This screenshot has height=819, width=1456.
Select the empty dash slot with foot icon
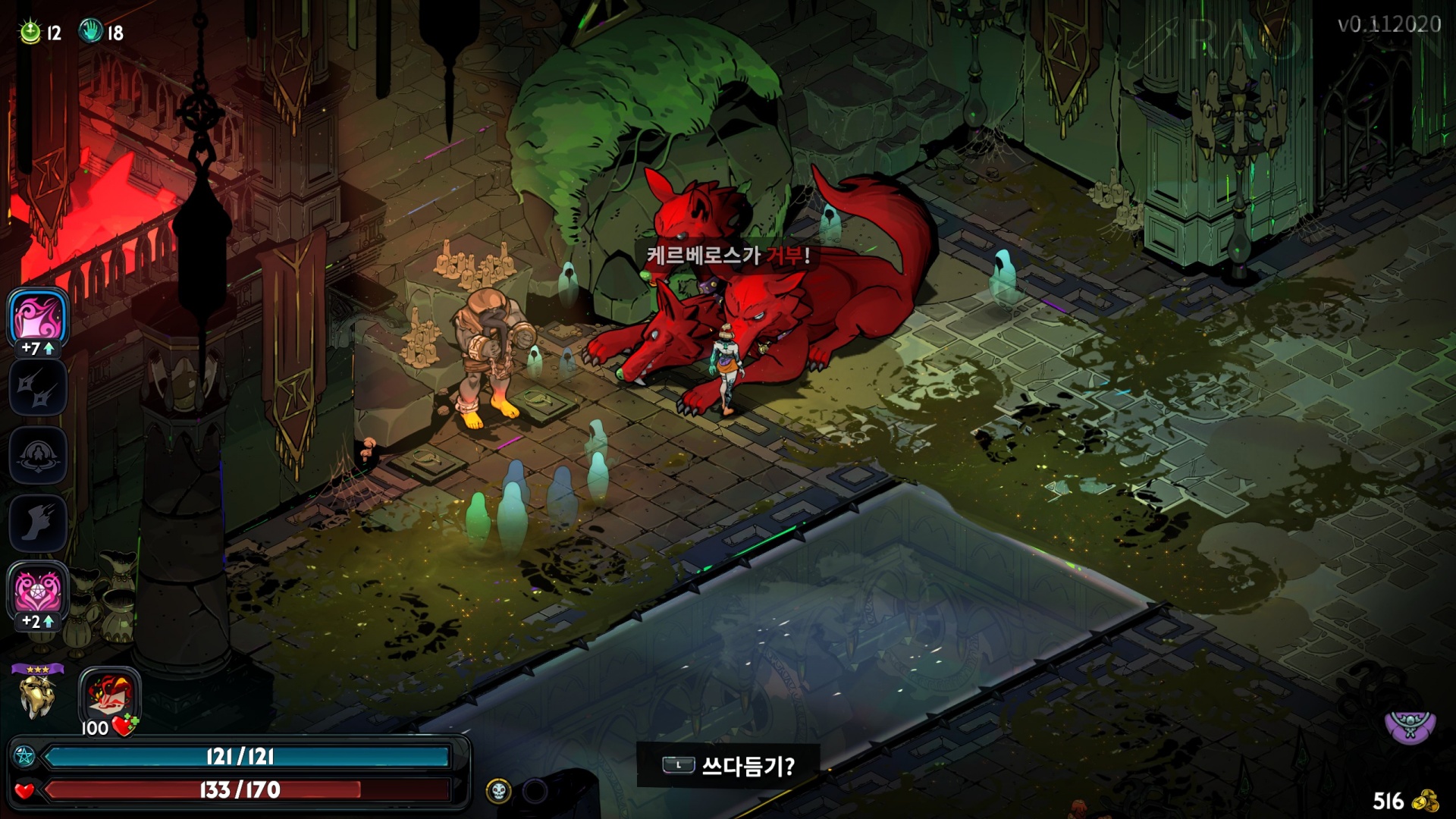[x=38, y=522]
